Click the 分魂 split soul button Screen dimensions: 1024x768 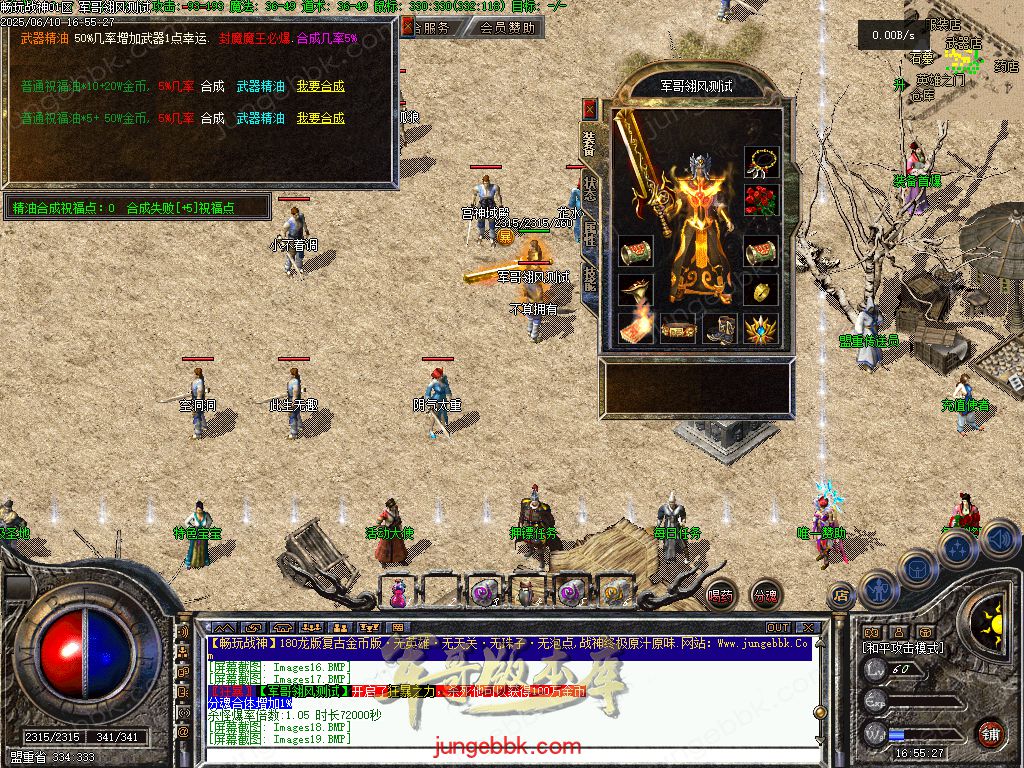765,595
